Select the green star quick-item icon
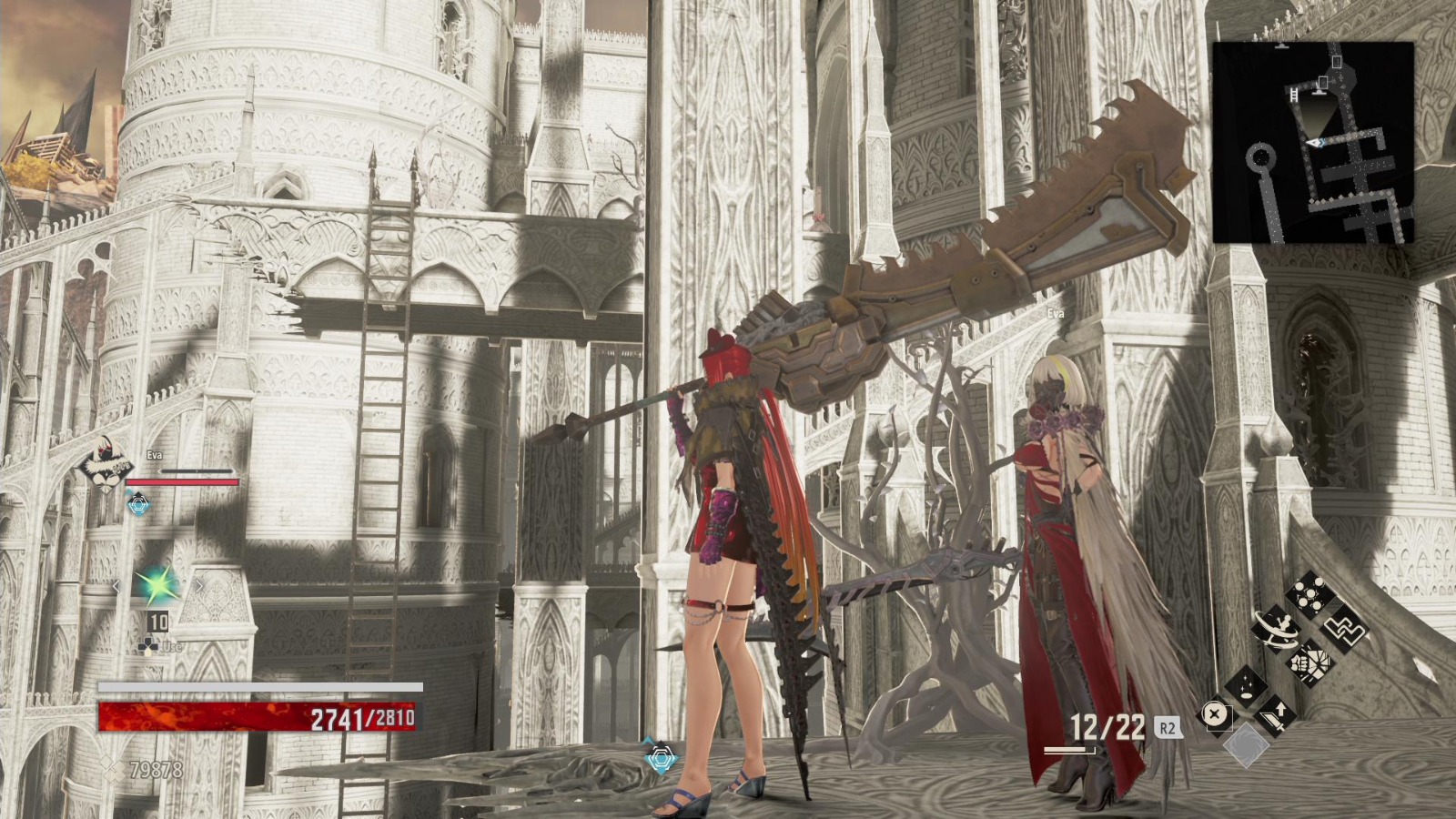1456x819 pixels. [157, 585]
